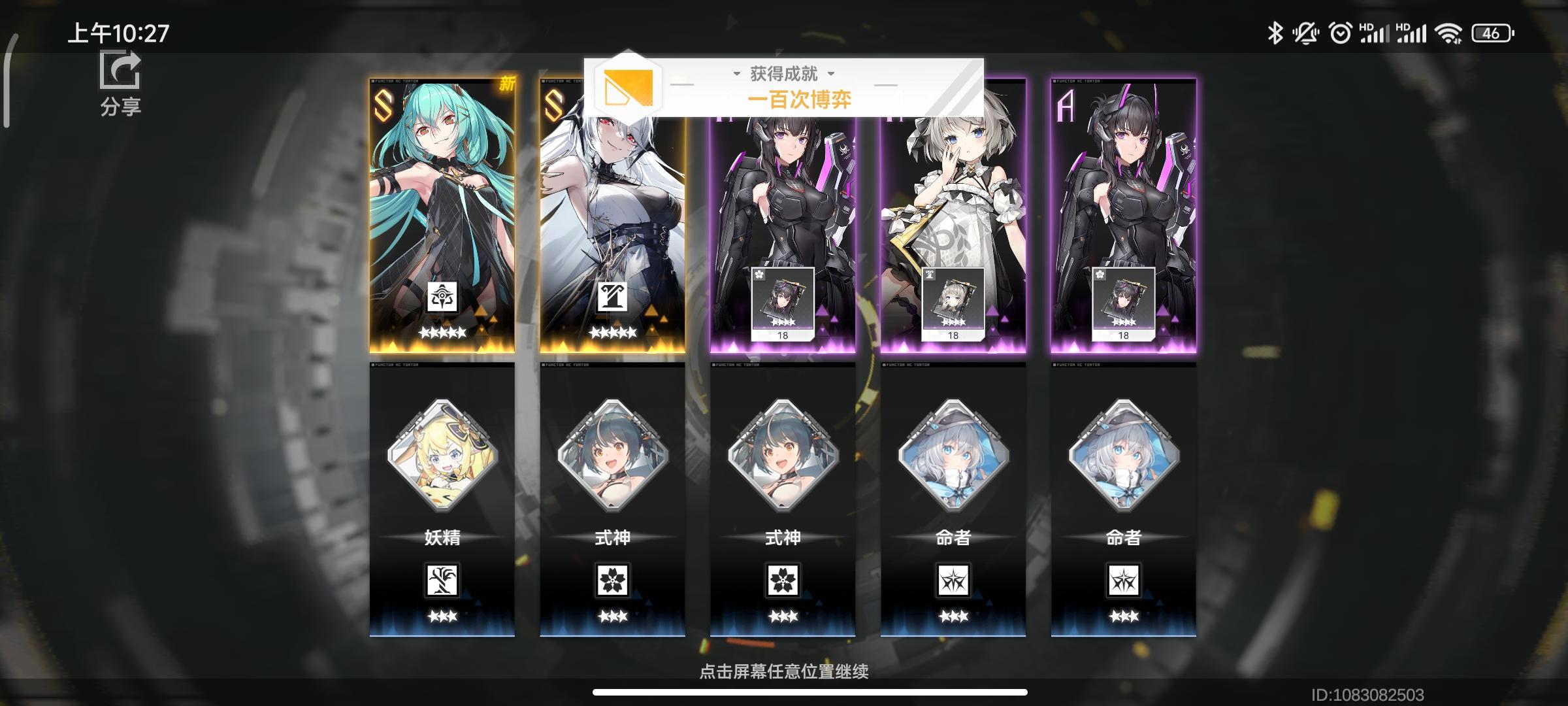Image resolution: width=1568 pixels, height=706 pixels.
Task: Click the left chevron beside 获得成就
Action: tap(737, 74)
